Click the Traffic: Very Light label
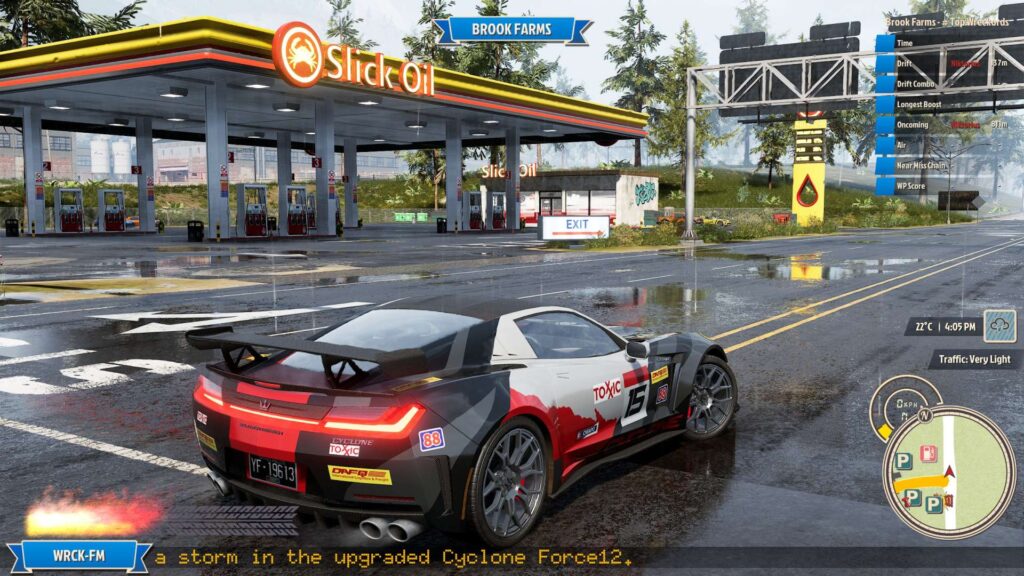 (973, 359)
